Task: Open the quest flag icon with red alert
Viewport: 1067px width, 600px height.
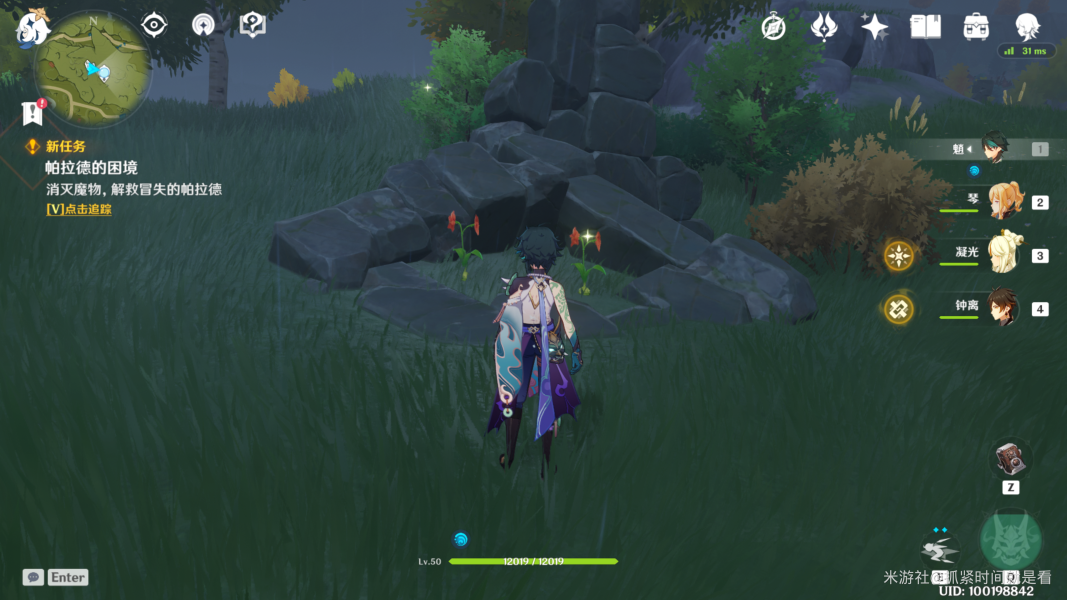Action: (31, 112)
